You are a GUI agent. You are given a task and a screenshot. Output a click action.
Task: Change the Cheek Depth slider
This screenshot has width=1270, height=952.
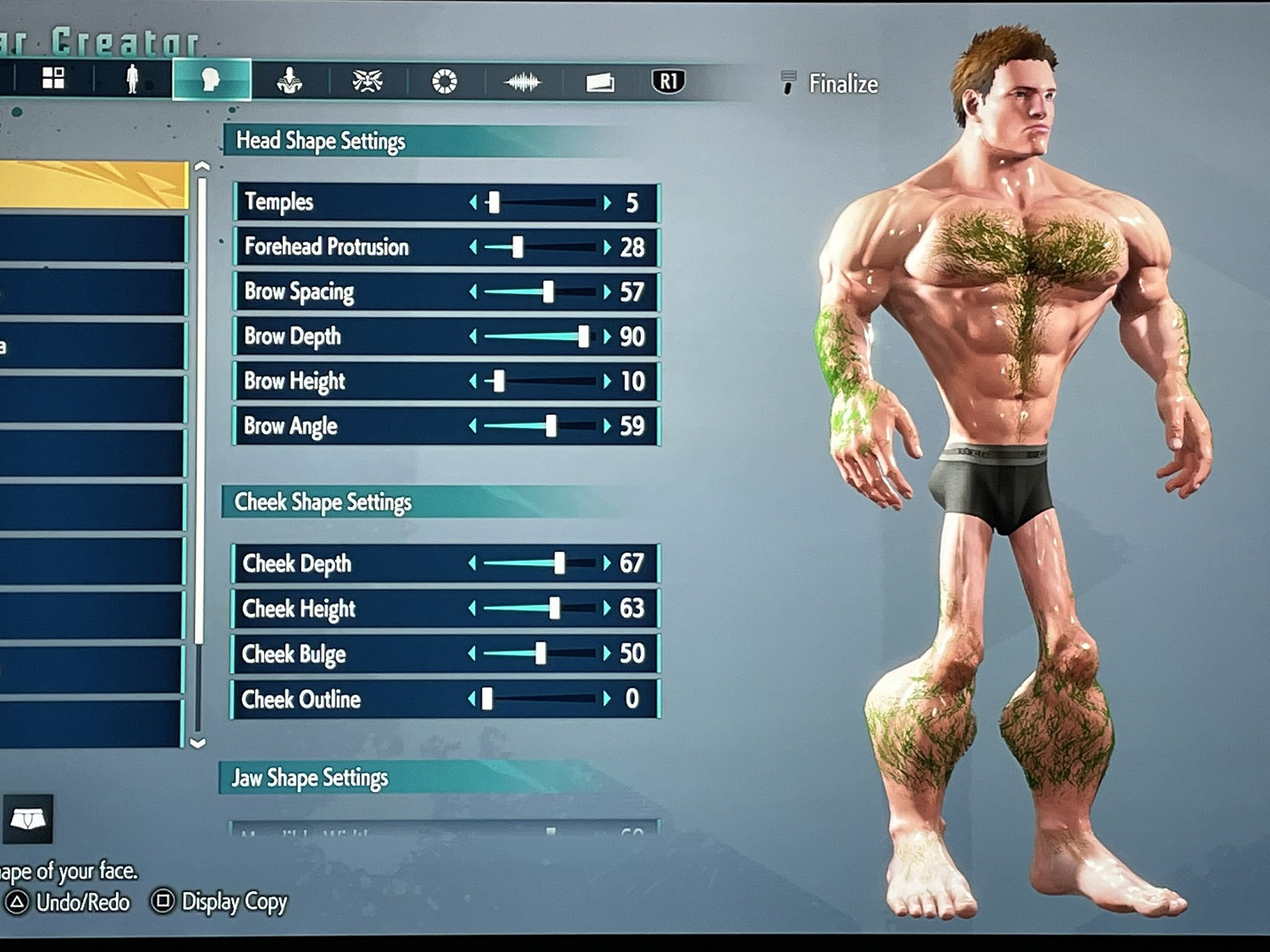(560, 564)
